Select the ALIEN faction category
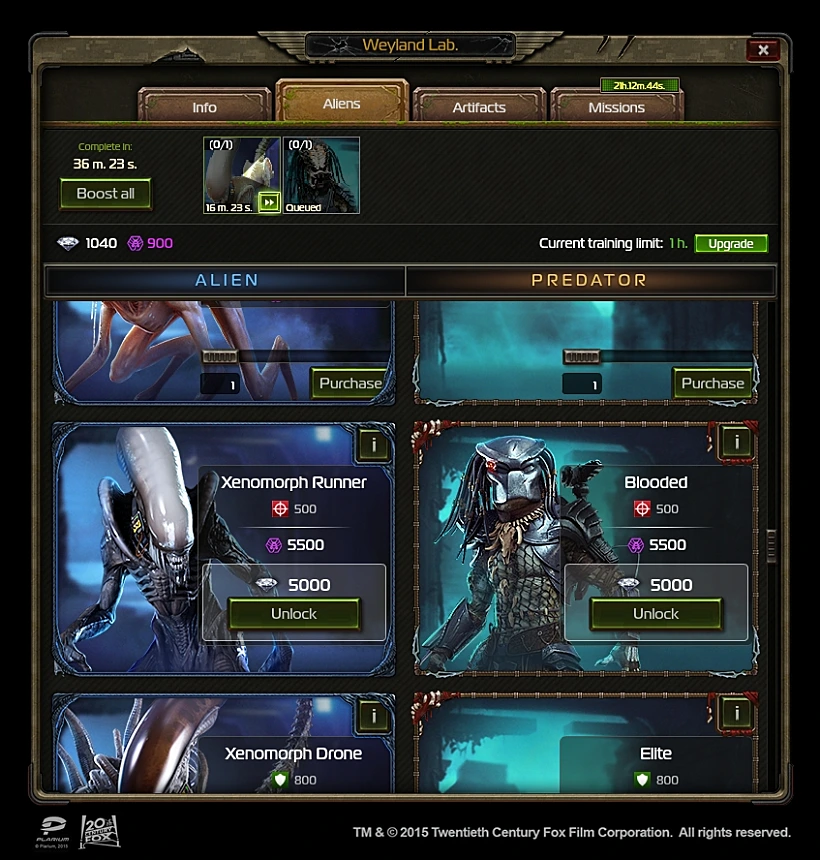This screenshot has height=860, width=820. (x=226, y=281)
